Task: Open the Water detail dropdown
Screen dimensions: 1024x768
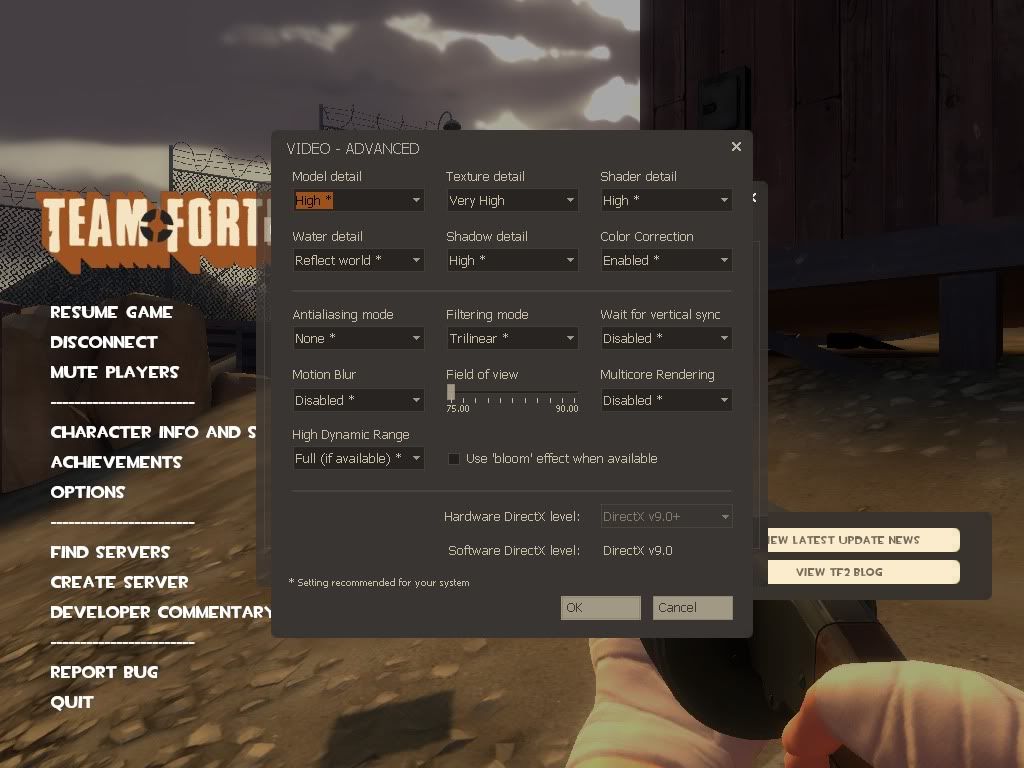Action: 358,261
